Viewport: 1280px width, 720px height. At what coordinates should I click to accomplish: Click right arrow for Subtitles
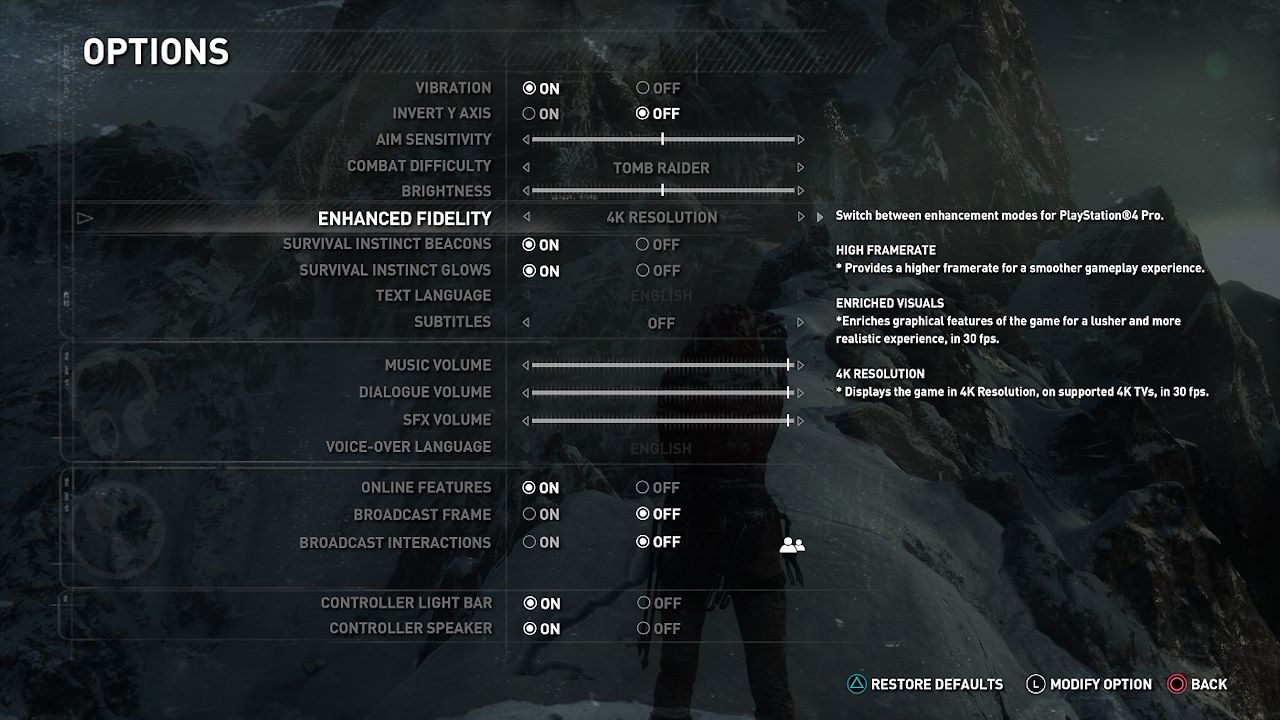(x=800, y=323)
